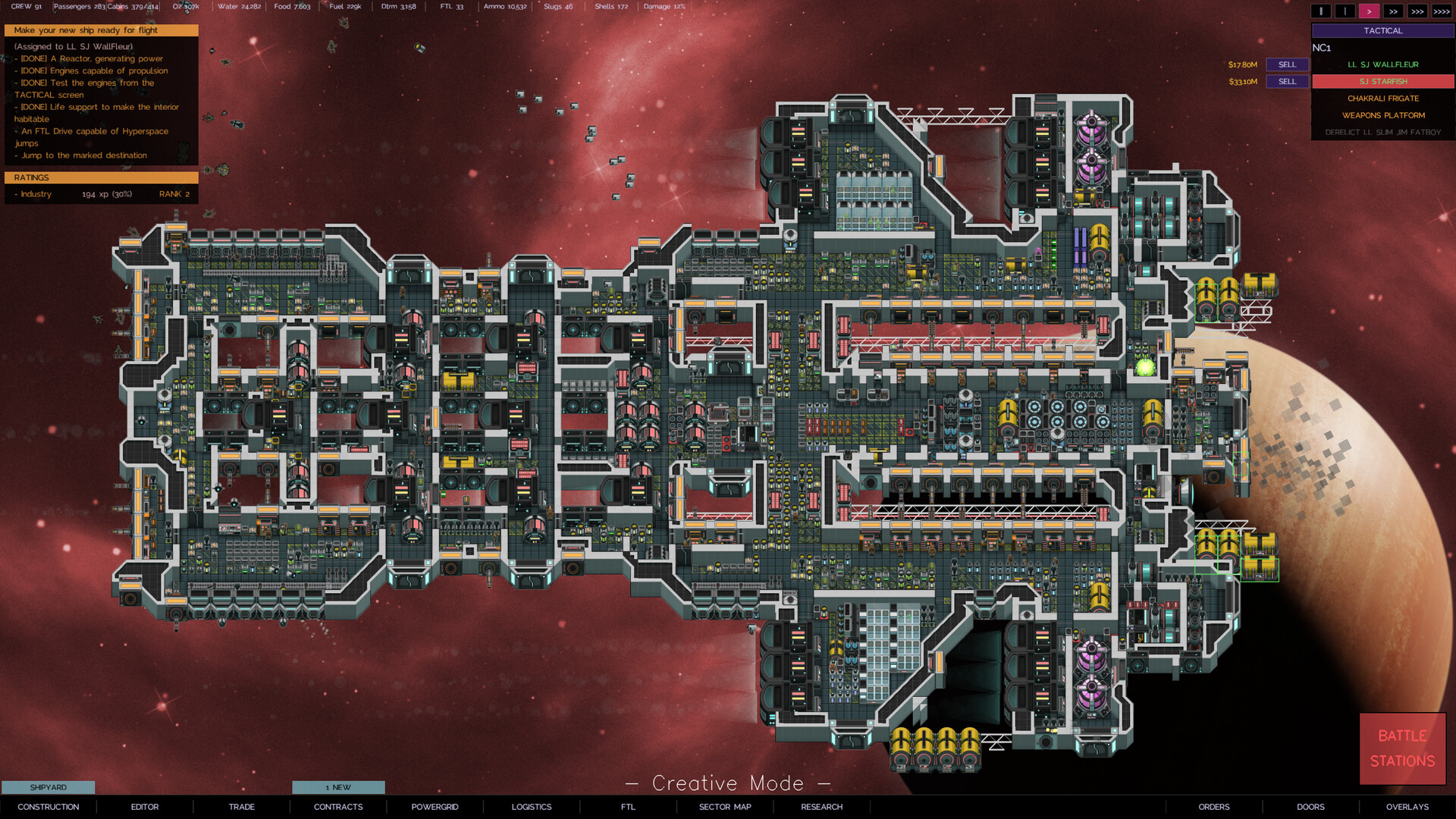
Task: Sell LL SJ WALLFLEUR for $17.80M
Action: point(1286,64)
